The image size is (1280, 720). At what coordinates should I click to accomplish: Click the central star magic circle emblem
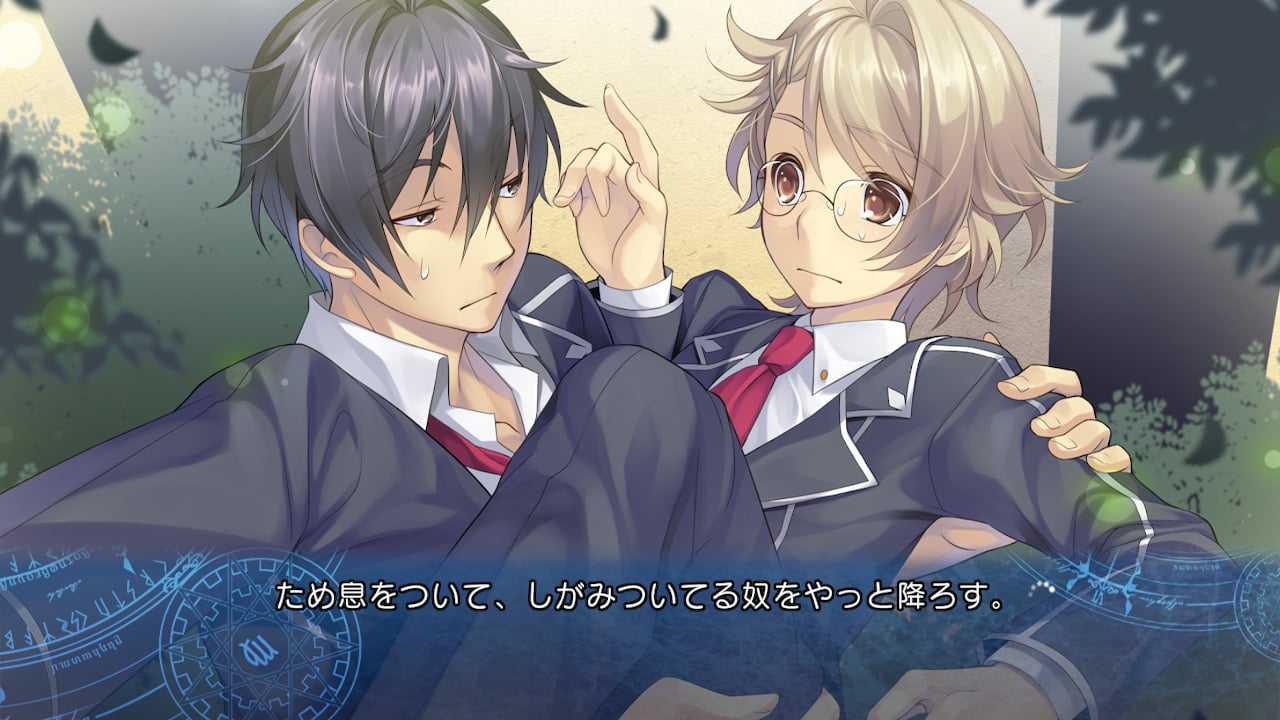[x=255, y=650]
